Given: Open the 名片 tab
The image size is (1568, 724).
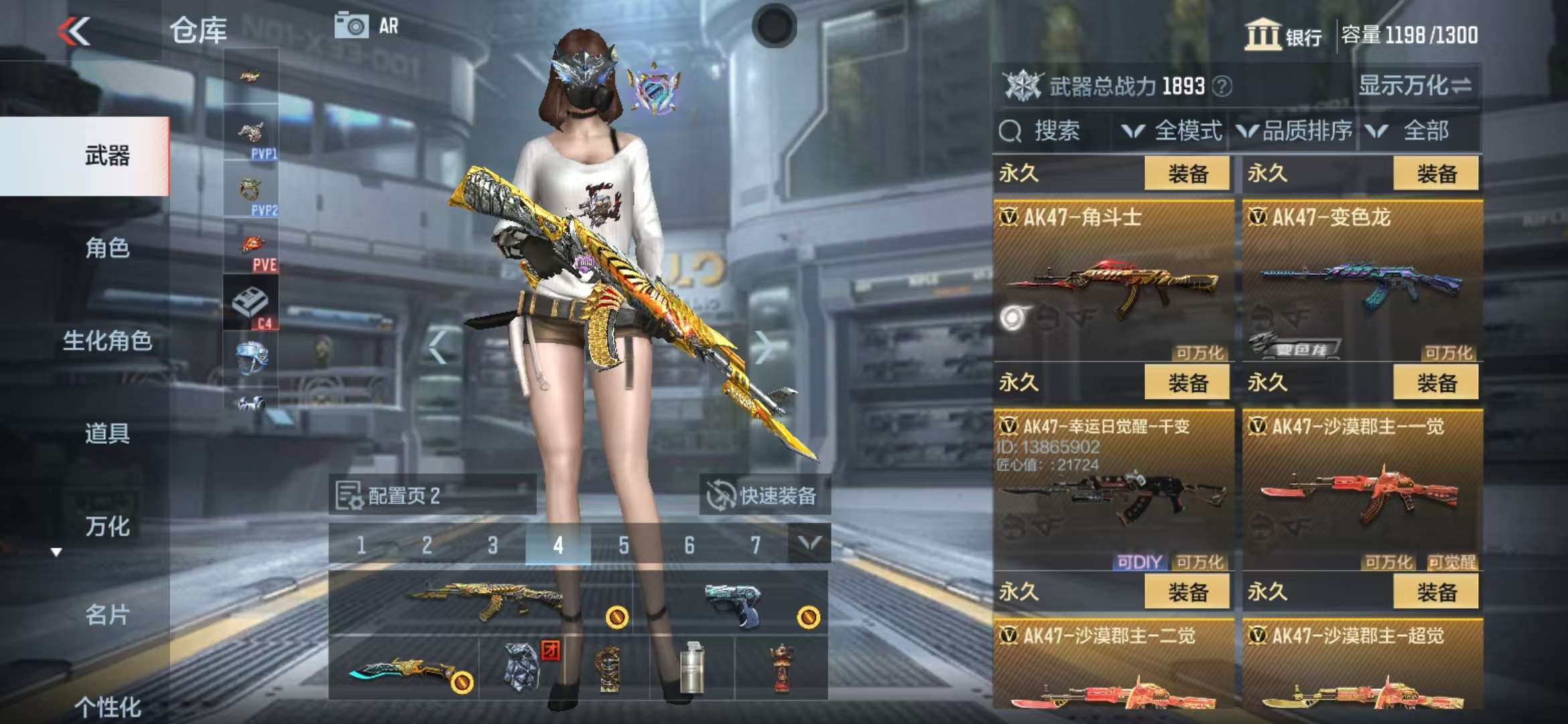Looking at the screenshot, I should 107,614.
